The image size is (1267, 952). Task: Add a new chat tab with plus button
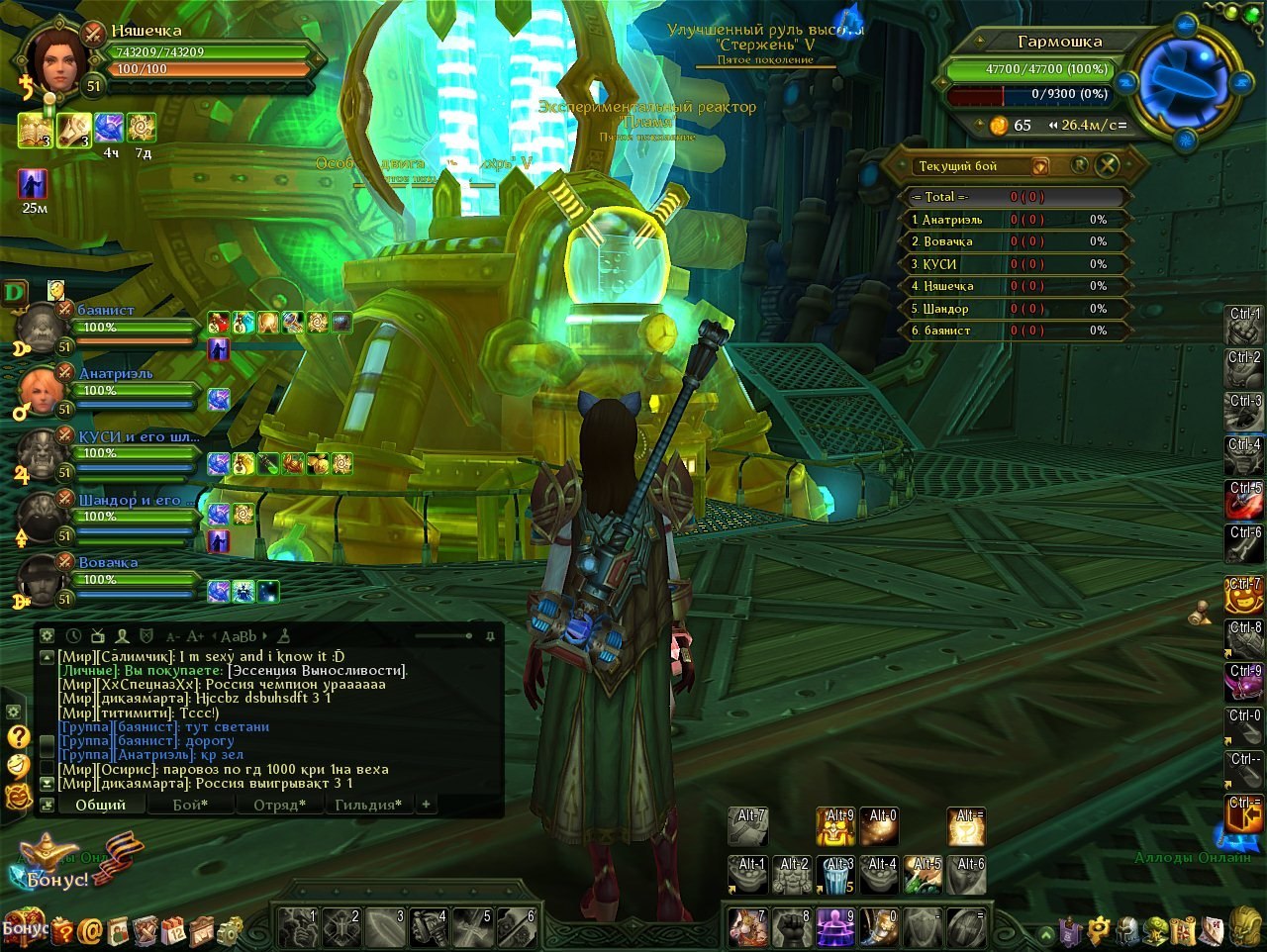[x=426, y=805]
